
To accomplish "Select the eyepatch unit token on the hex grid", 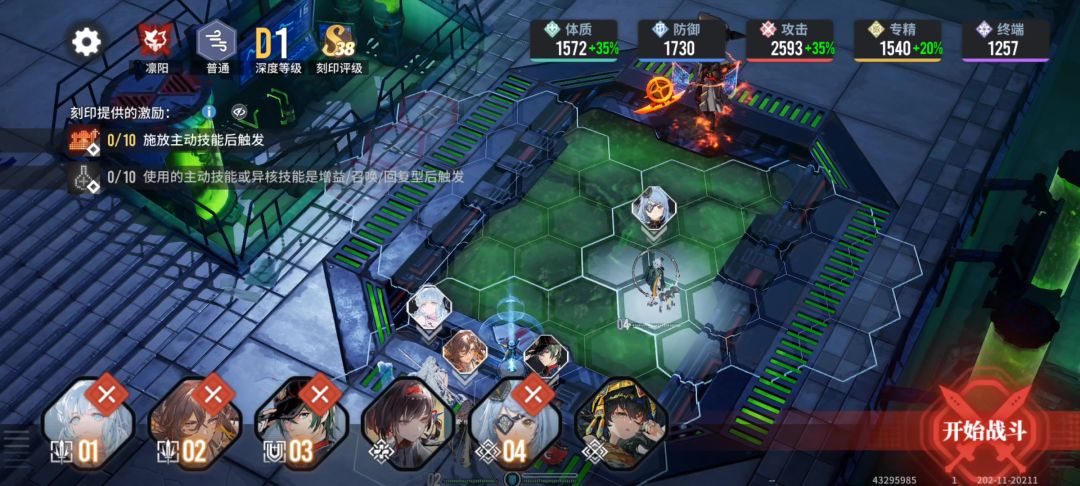I will pos(655,207).
